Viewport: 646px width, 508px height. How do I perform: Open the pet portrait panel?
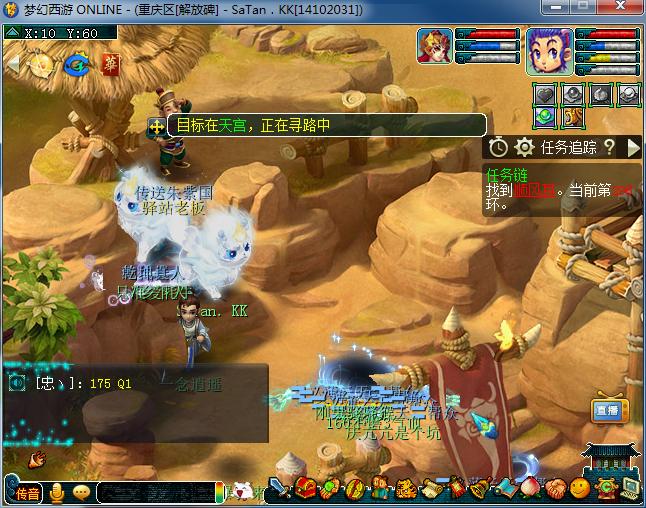click(x=436, y=48)
